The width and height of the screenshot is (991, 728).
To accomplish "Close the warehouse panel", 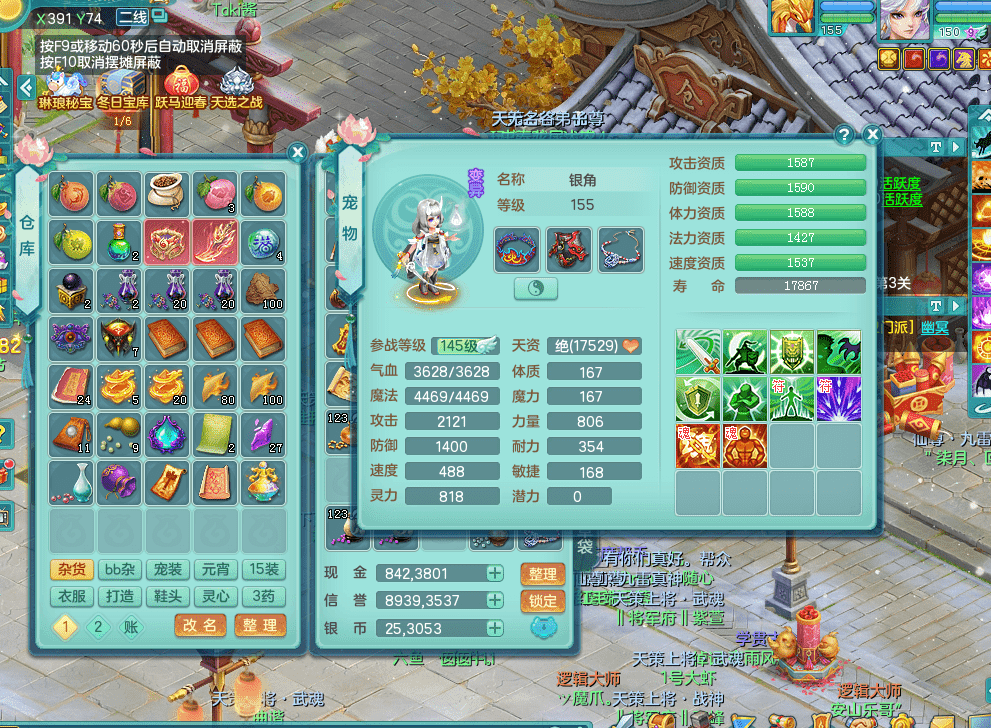I will point(297,152).
